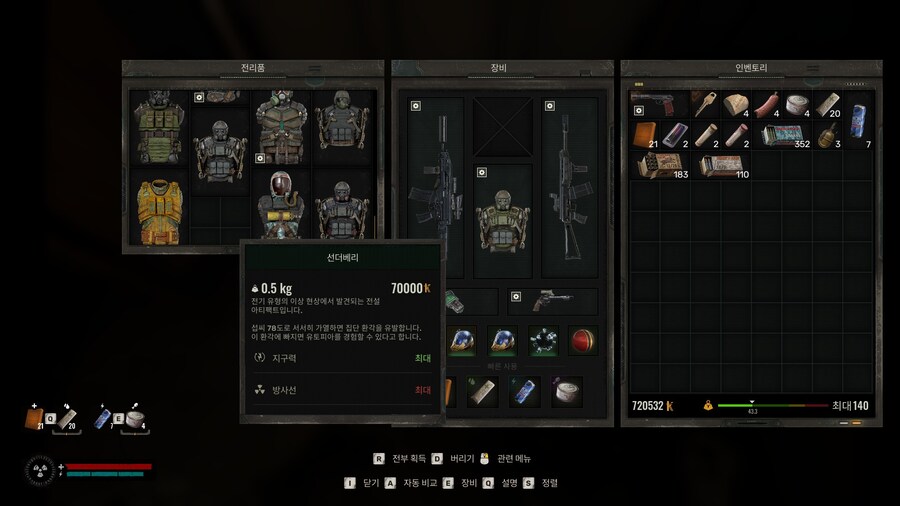Click the orange item stack of 21

point(643,135)
